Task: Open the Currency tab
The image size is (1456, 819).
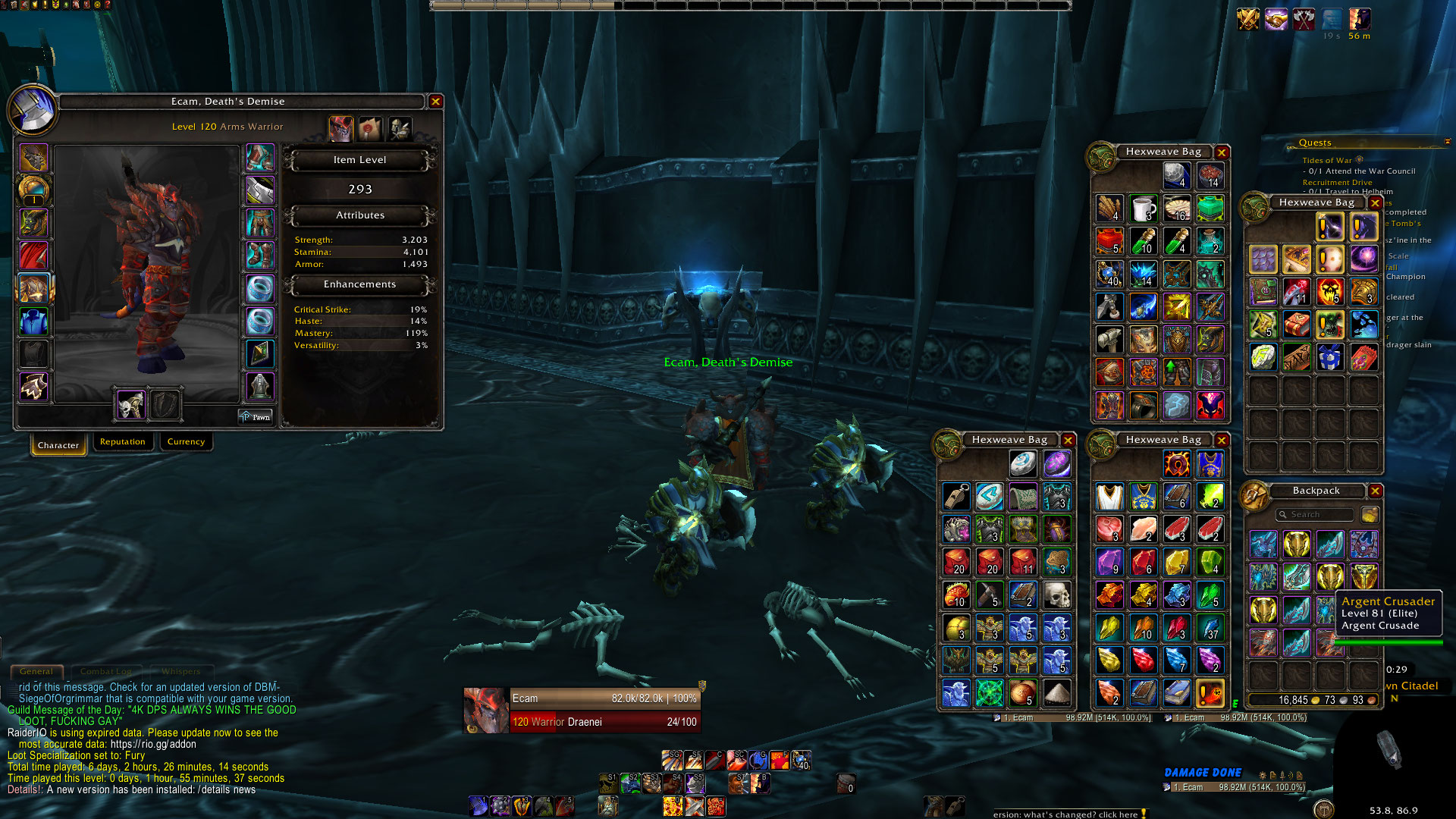Action: point(186,442)
